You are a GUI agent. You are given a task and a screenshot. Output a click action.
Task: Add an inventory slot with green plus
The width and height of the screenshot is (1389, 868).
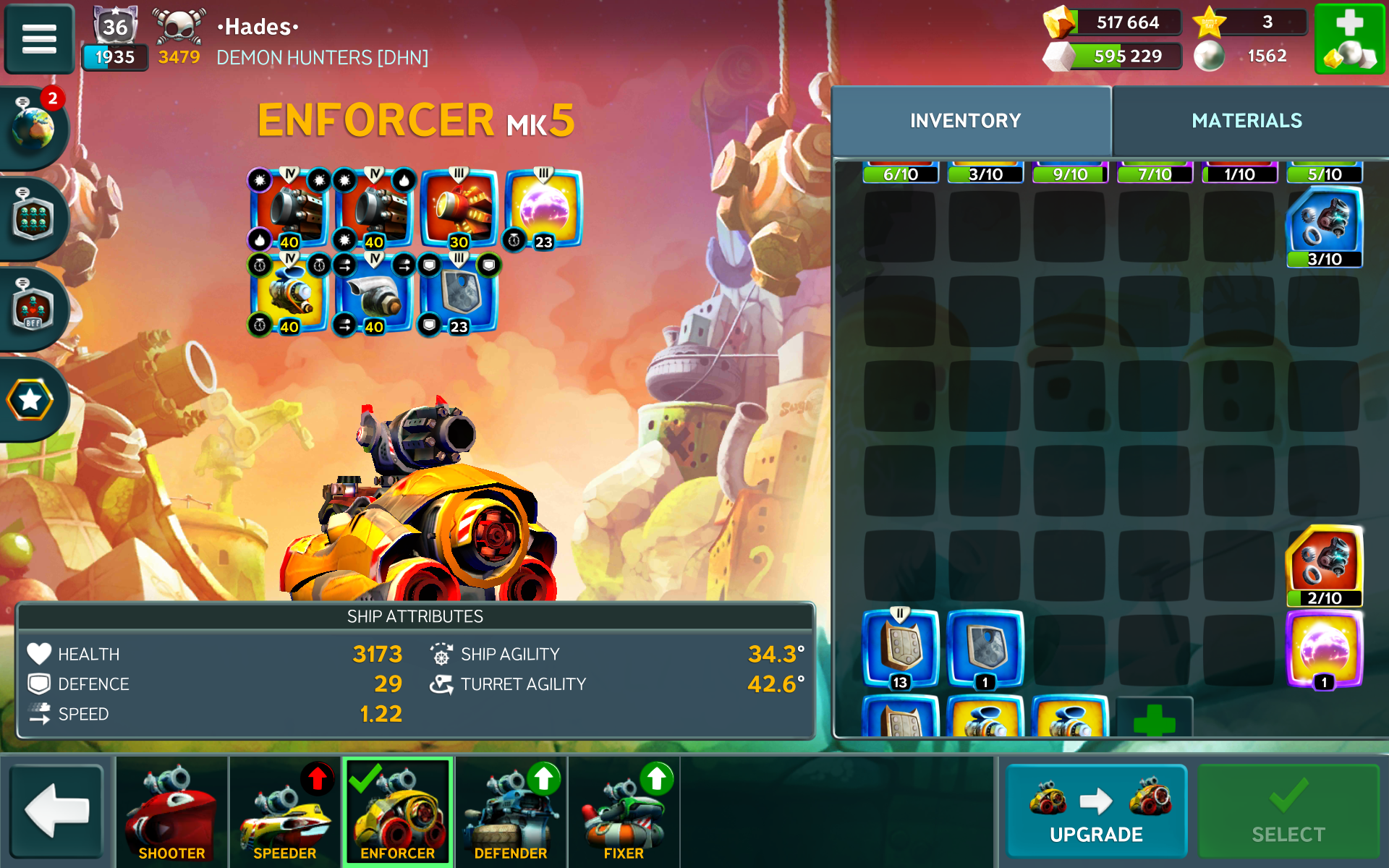coord(1154,720)
